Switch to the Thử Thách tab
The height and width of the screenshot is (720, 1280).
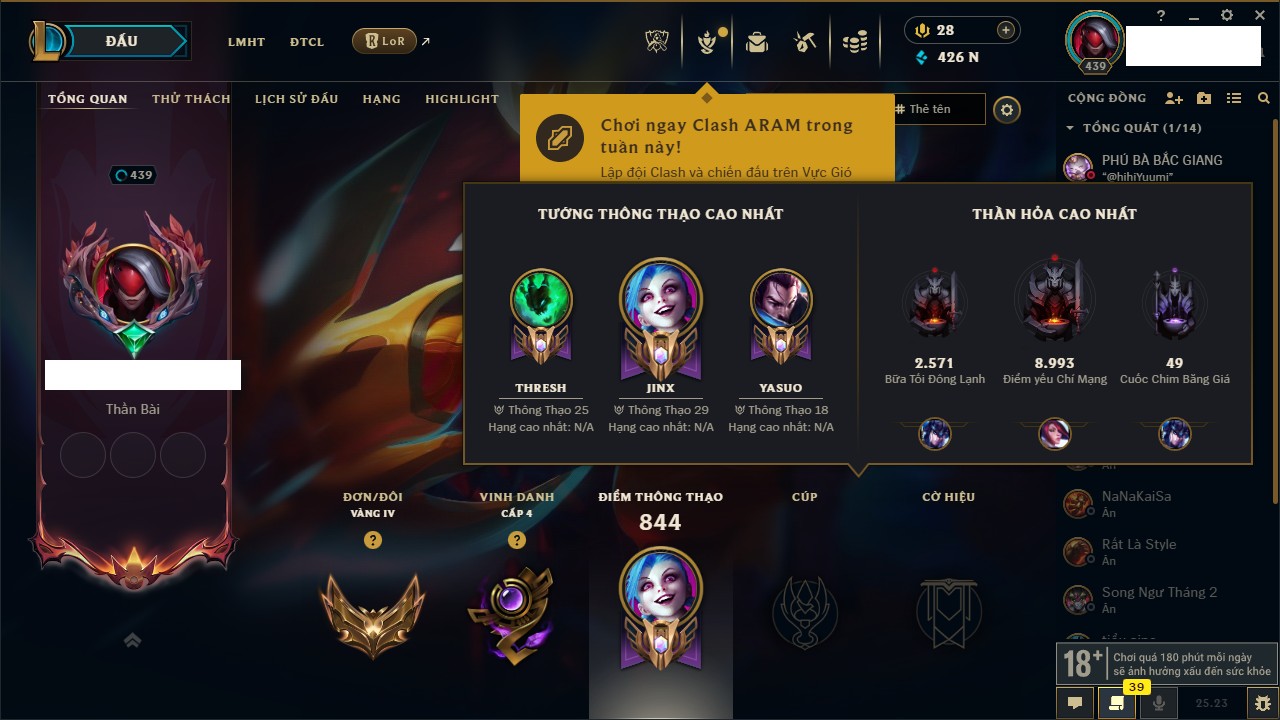pyautogui.click(x=191, y=99)
